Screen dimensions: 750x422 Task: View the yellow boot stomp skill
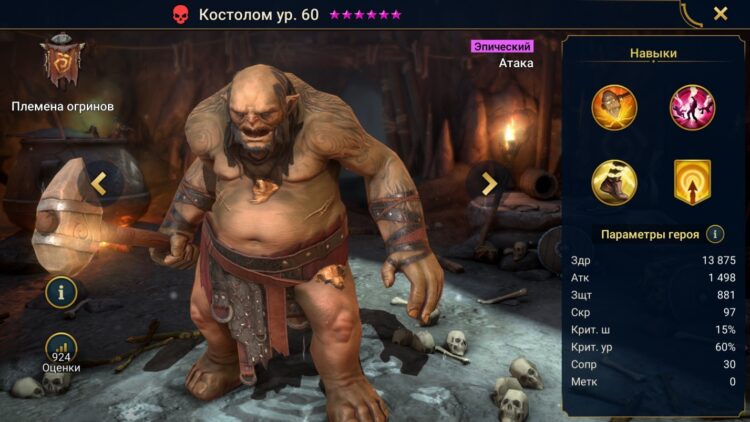[x=614, y=182]
